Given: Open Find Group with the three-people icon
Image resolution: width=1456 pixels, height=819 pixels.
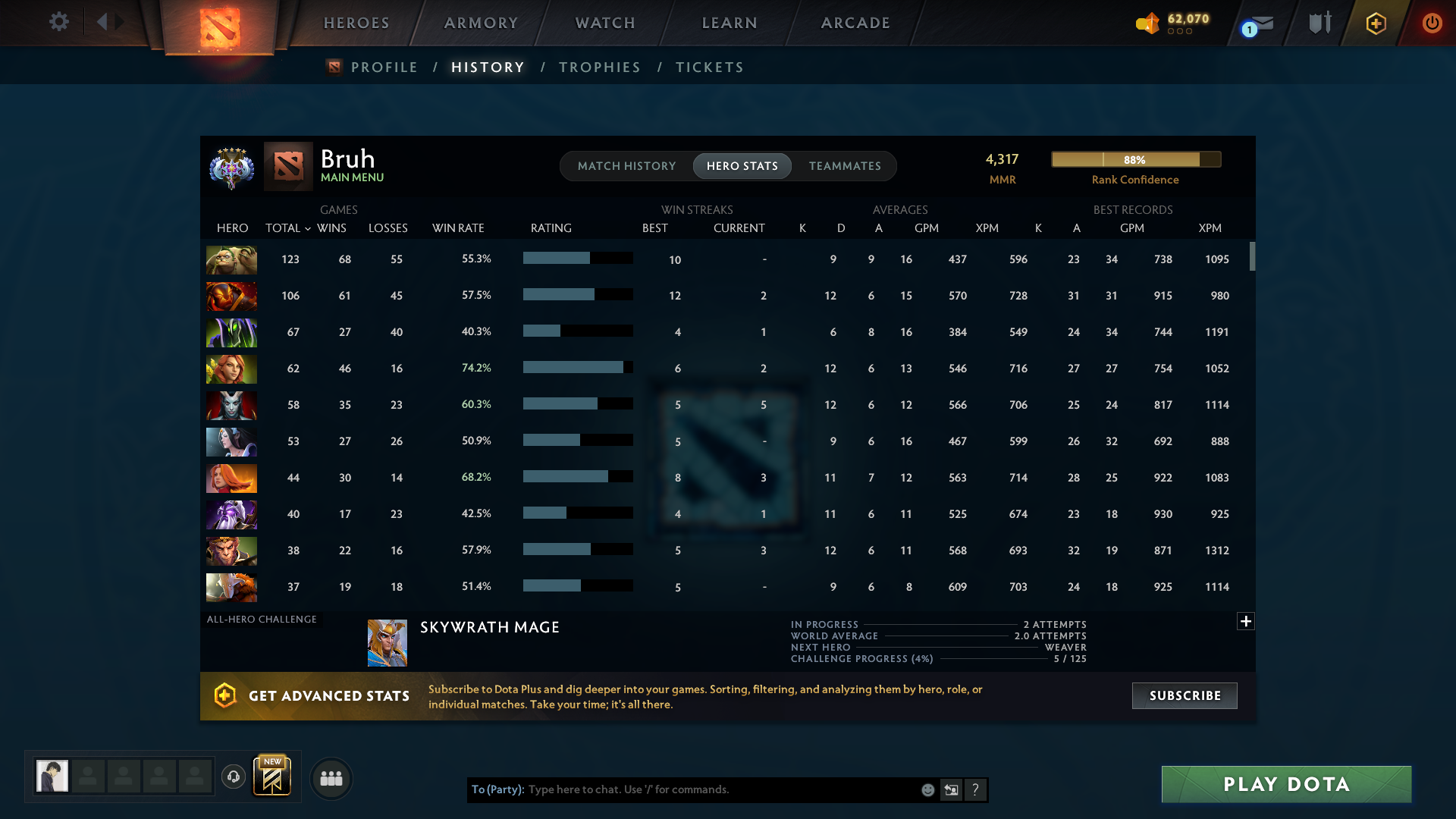Looking at the screenshot, I should [x=331, y=779].
